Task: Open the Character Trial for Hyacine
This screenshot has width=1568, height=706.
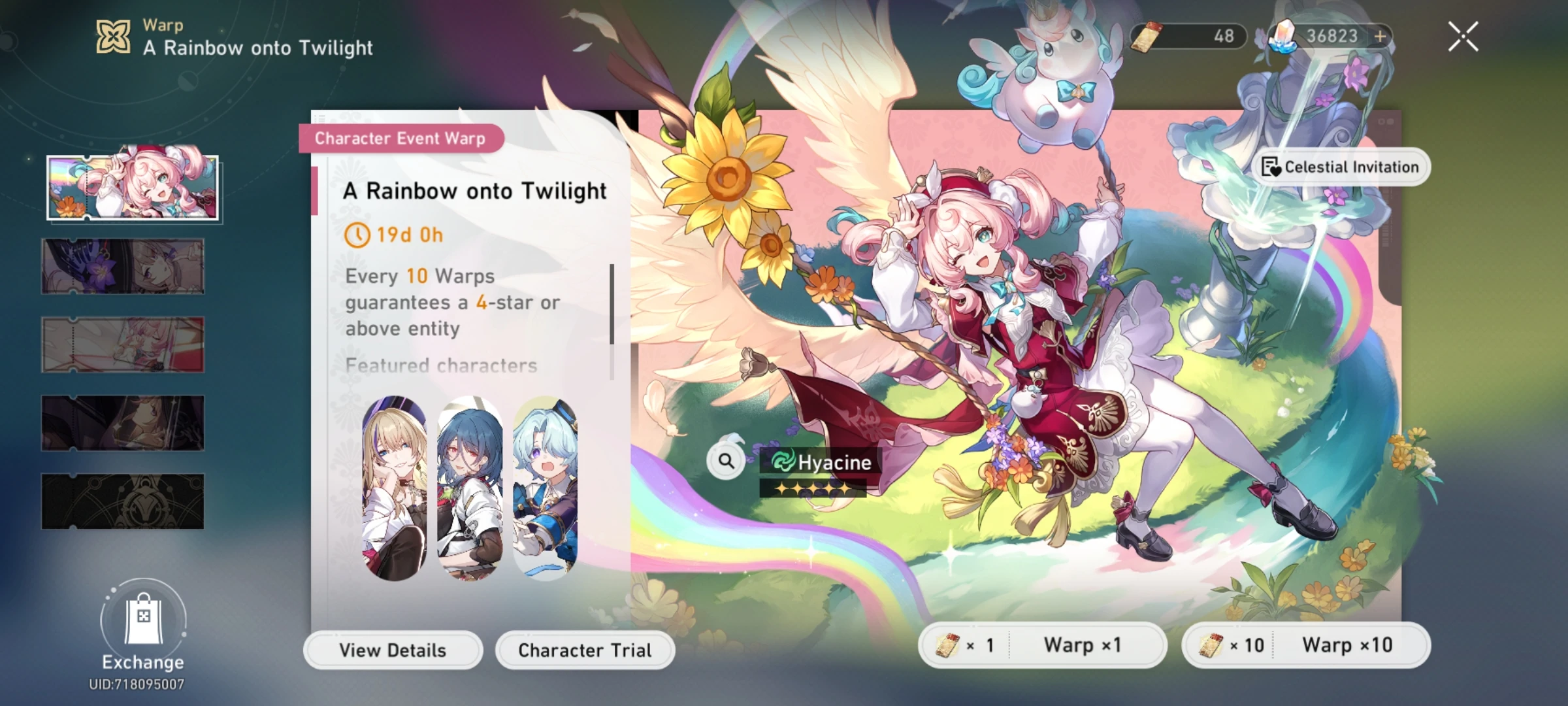Action: click(583, 650)
